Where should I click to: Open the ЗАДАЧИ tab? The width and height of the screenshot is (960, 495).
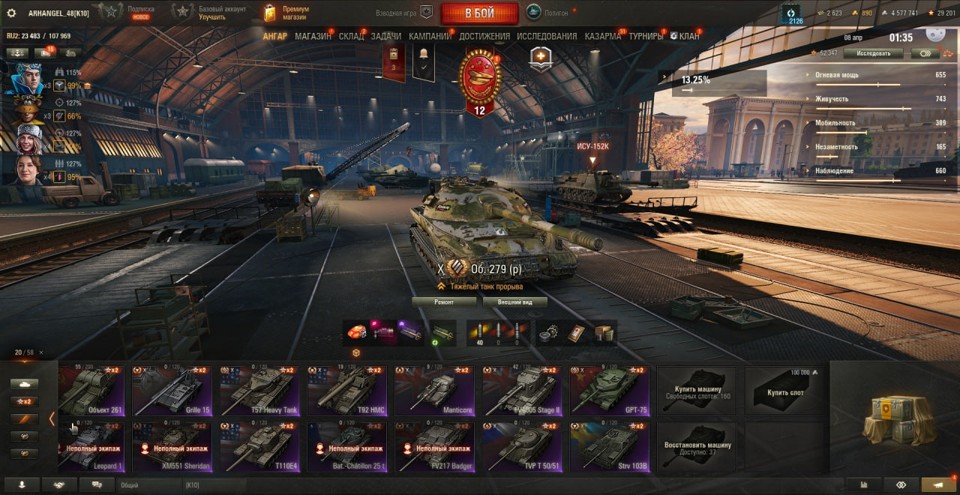[x=386, y=37]
